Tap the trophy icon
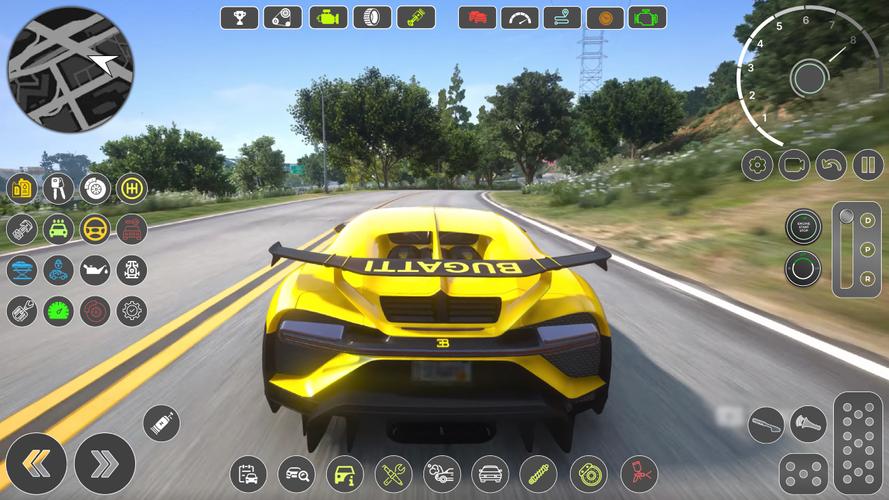 tap(239, 17)
